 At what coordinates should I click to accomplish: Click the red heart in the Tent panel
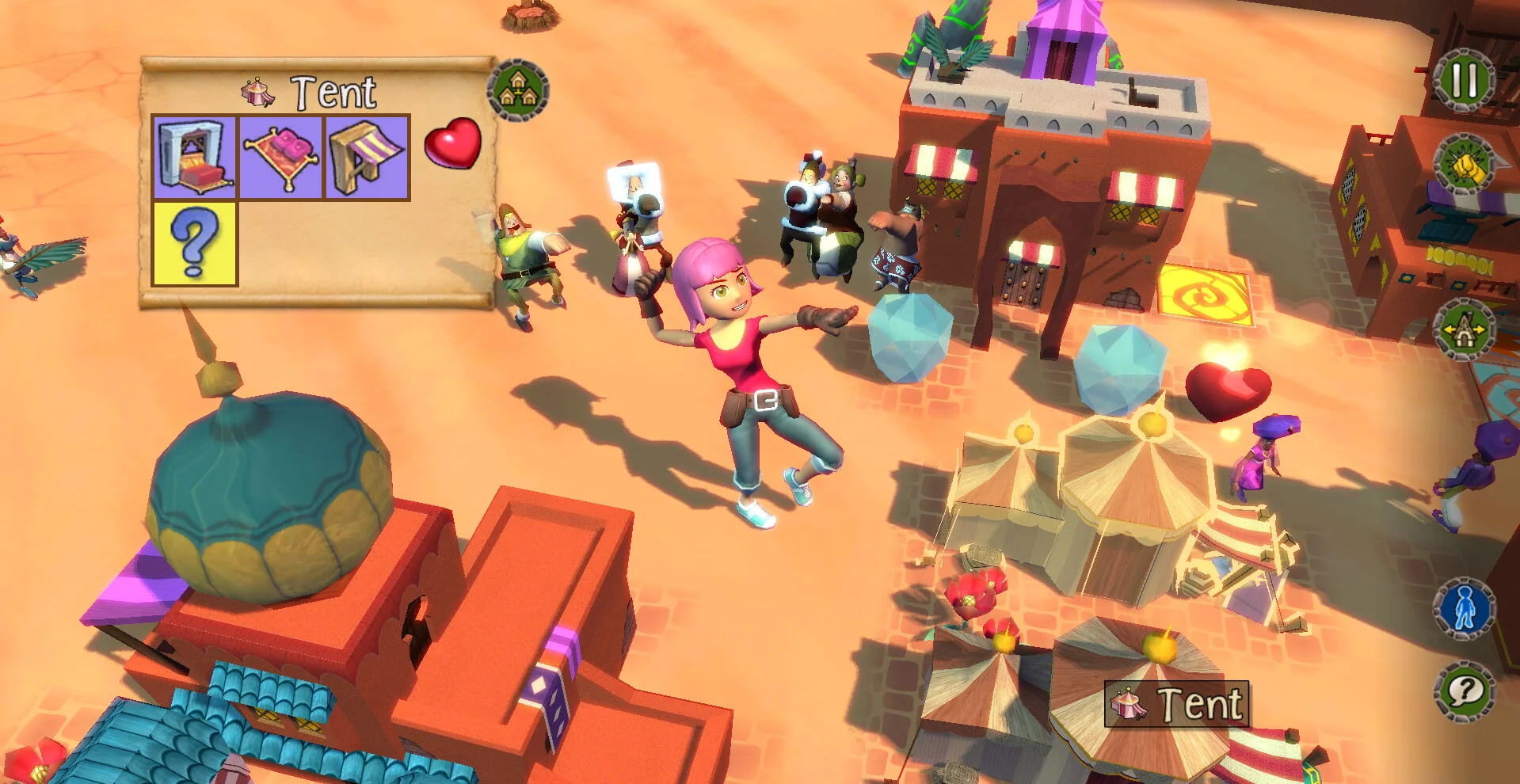pos(452,143)
